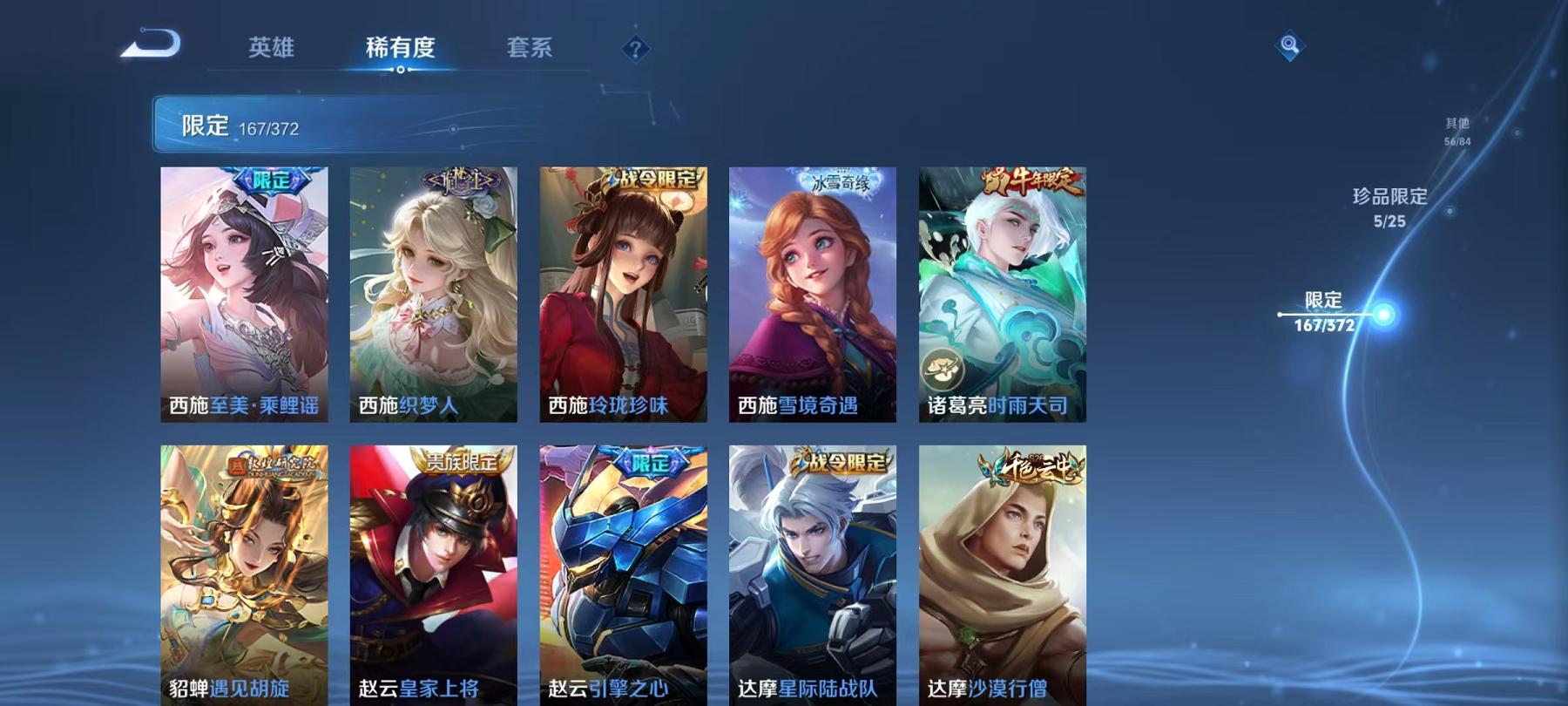1568x706 pixels.
Task: Click the 冰雪奇缘 badge on 西施雪境奇遇
Action: point(841,180)
